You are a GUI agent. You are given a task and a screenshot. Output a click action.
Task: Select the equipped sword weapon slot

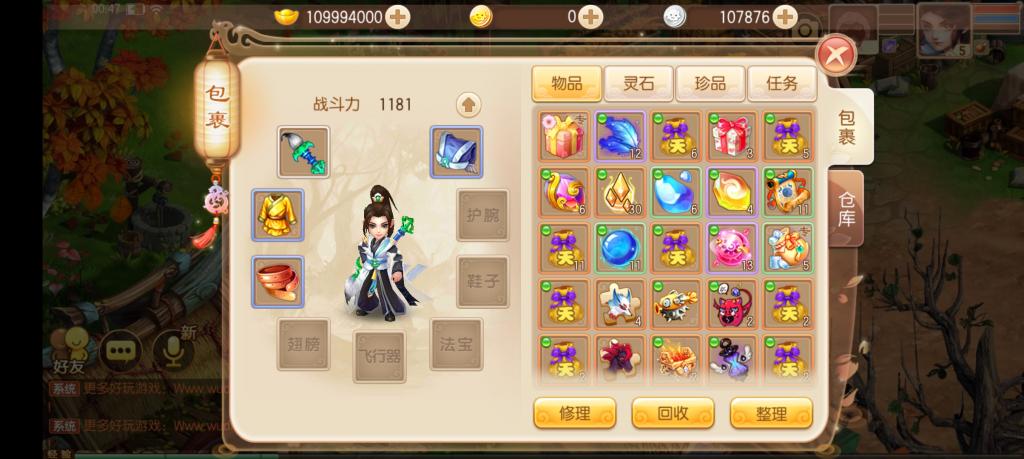click(x=303, y=152)
